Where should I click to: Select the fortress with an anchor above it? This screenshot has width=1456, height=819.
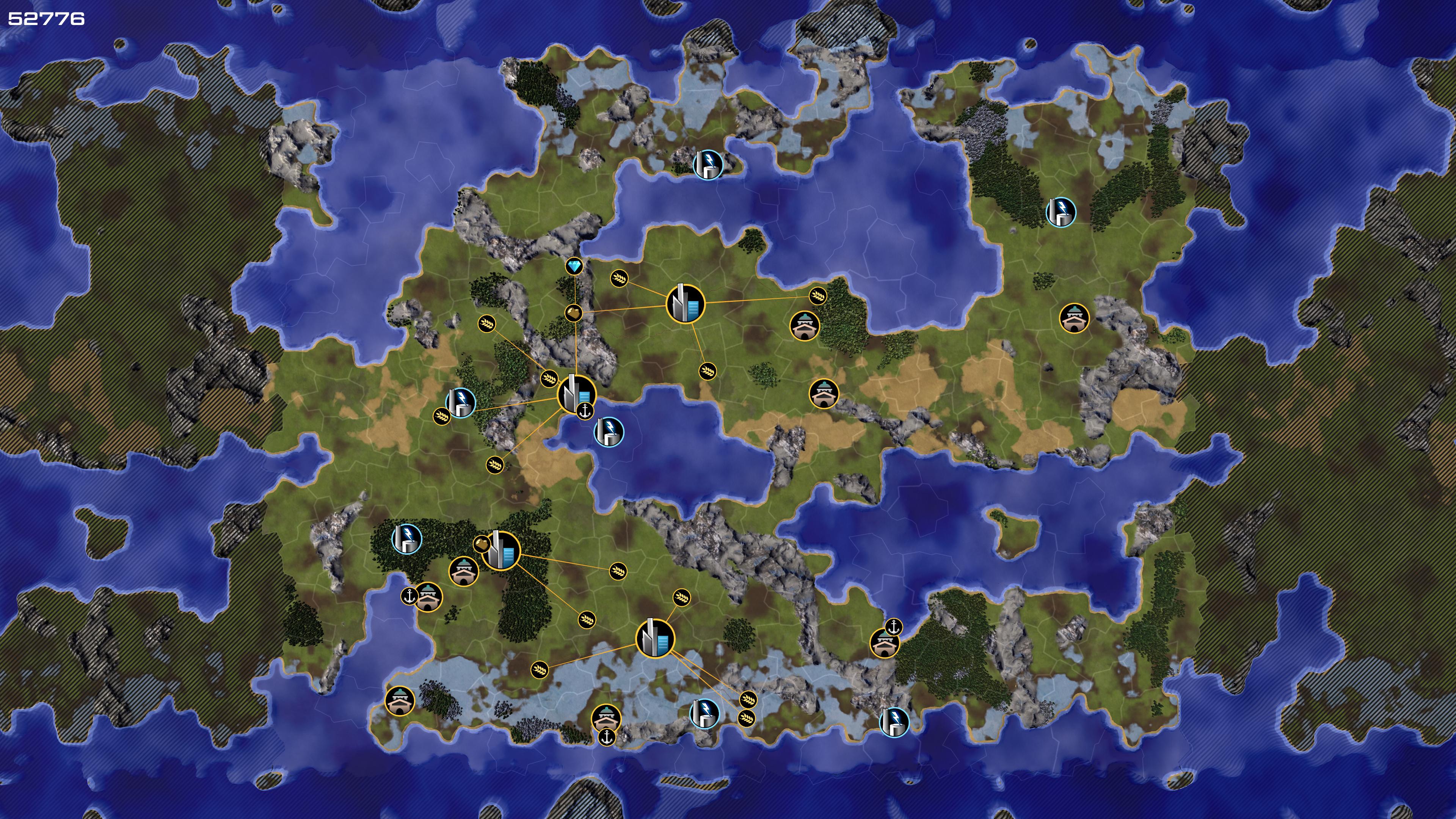(x=884, y=643)
